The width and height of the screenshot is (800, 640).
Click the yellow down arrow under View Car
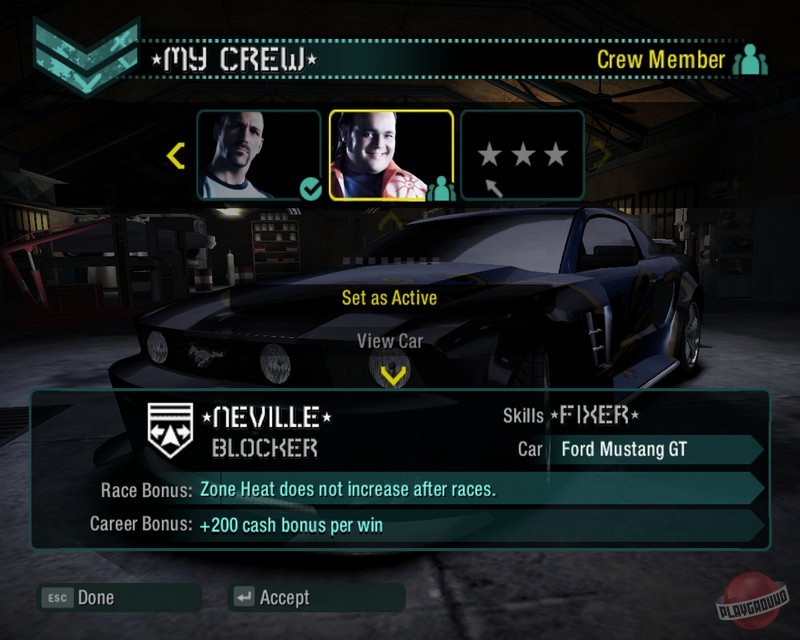pyautogui.click(x=394, y=375)
